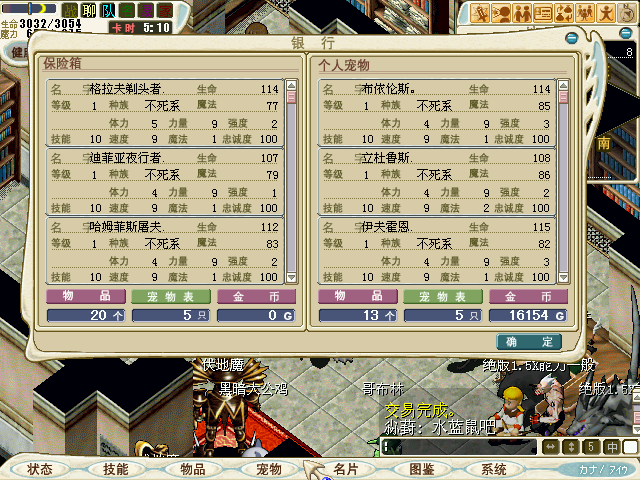Show the safe box 金币 tab
Viewport: 640px width, 480px height.
(256, 297)
